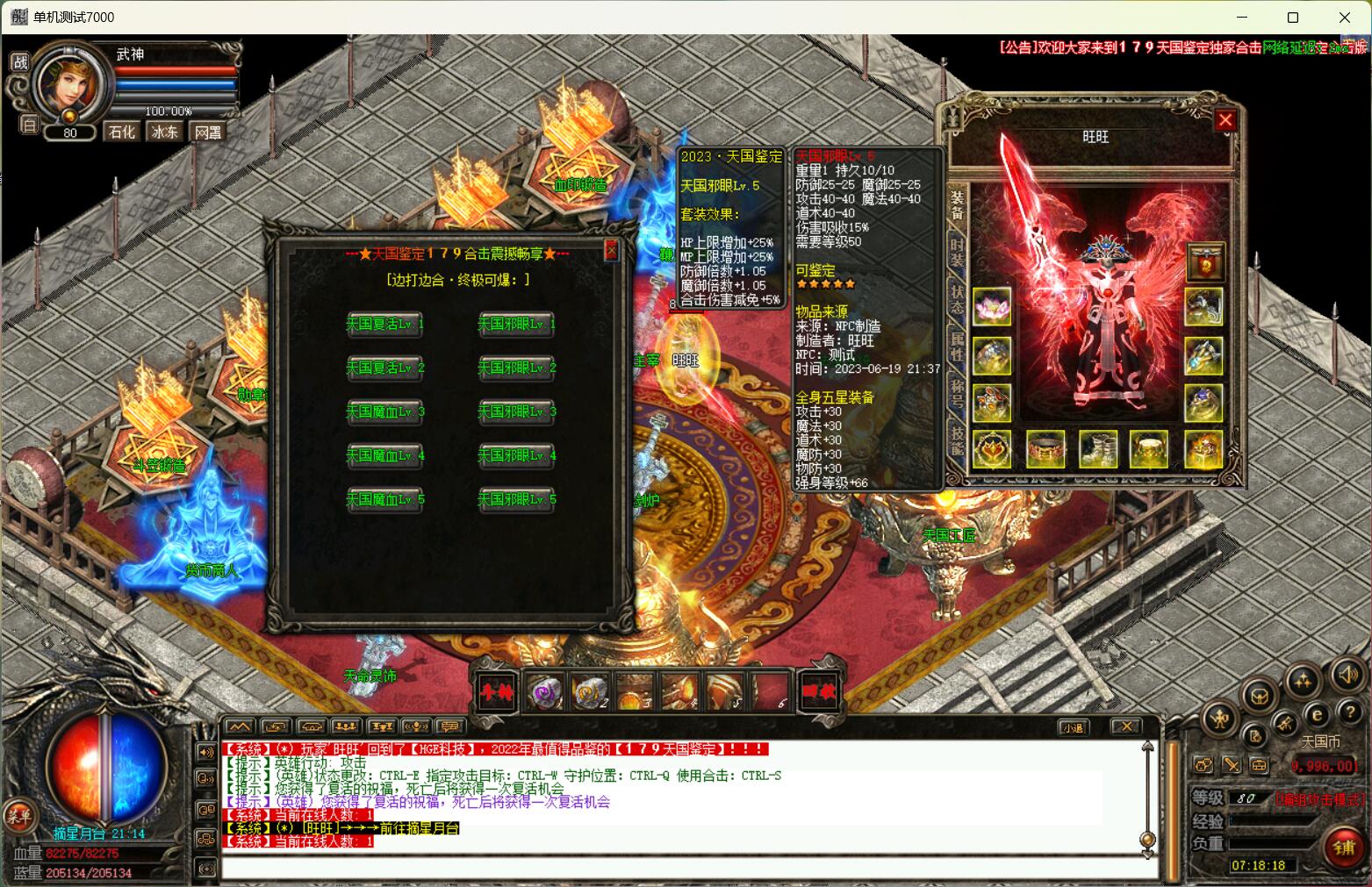The image size is (1372, 887).
Task: Click the red banner medal equipment slot
Action: (1204, 261)
